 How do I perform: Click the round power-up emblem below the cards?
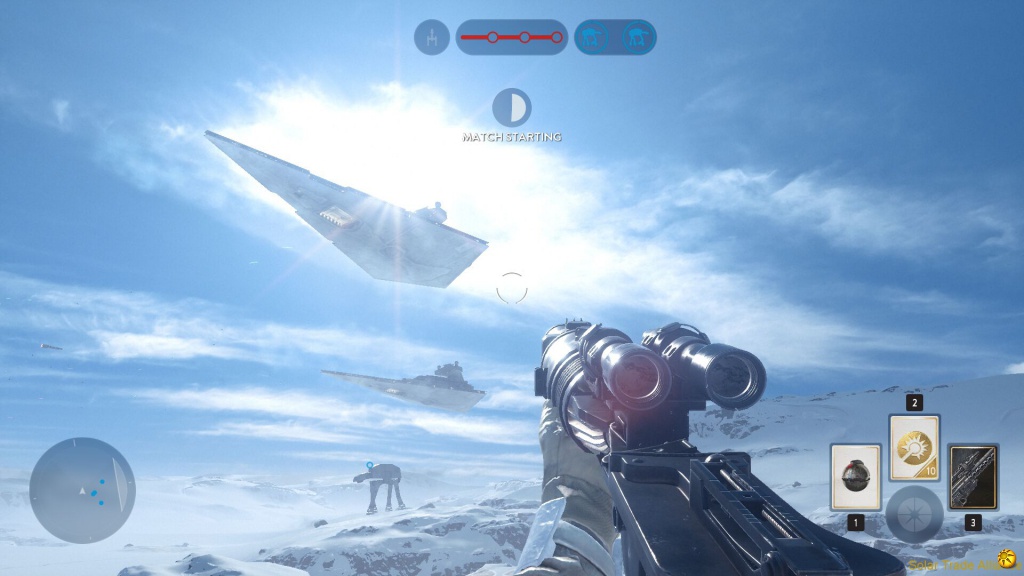point(914,514)
